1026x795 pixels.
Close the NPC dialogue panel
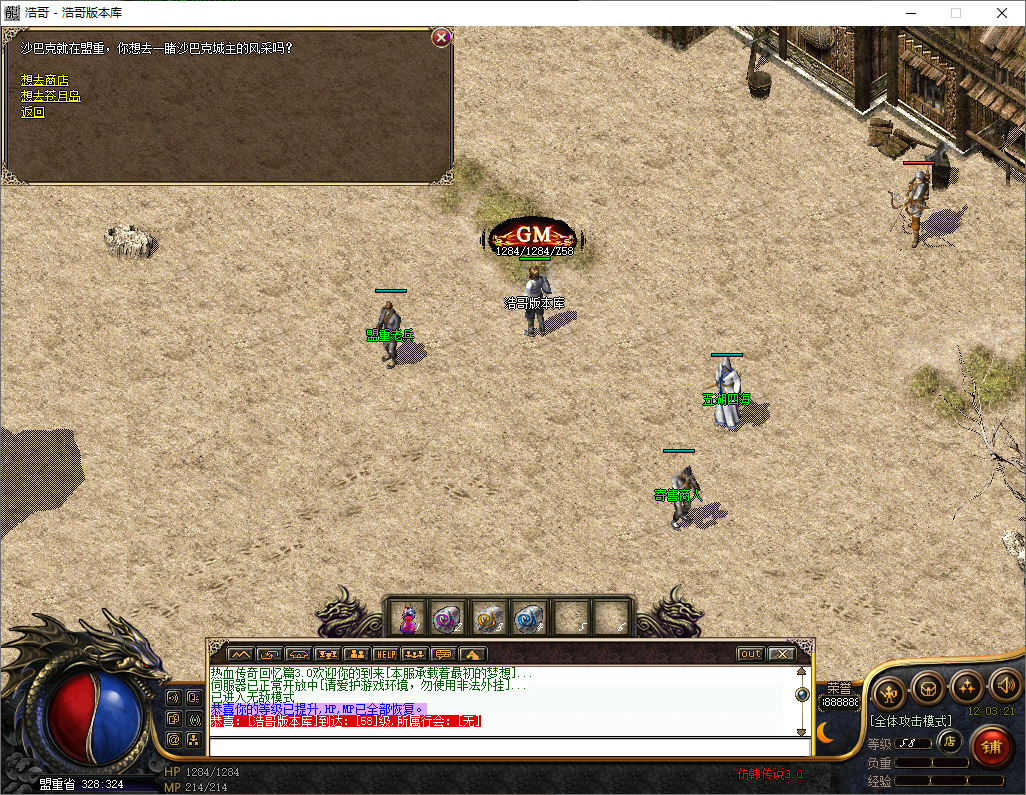(441, 38)
